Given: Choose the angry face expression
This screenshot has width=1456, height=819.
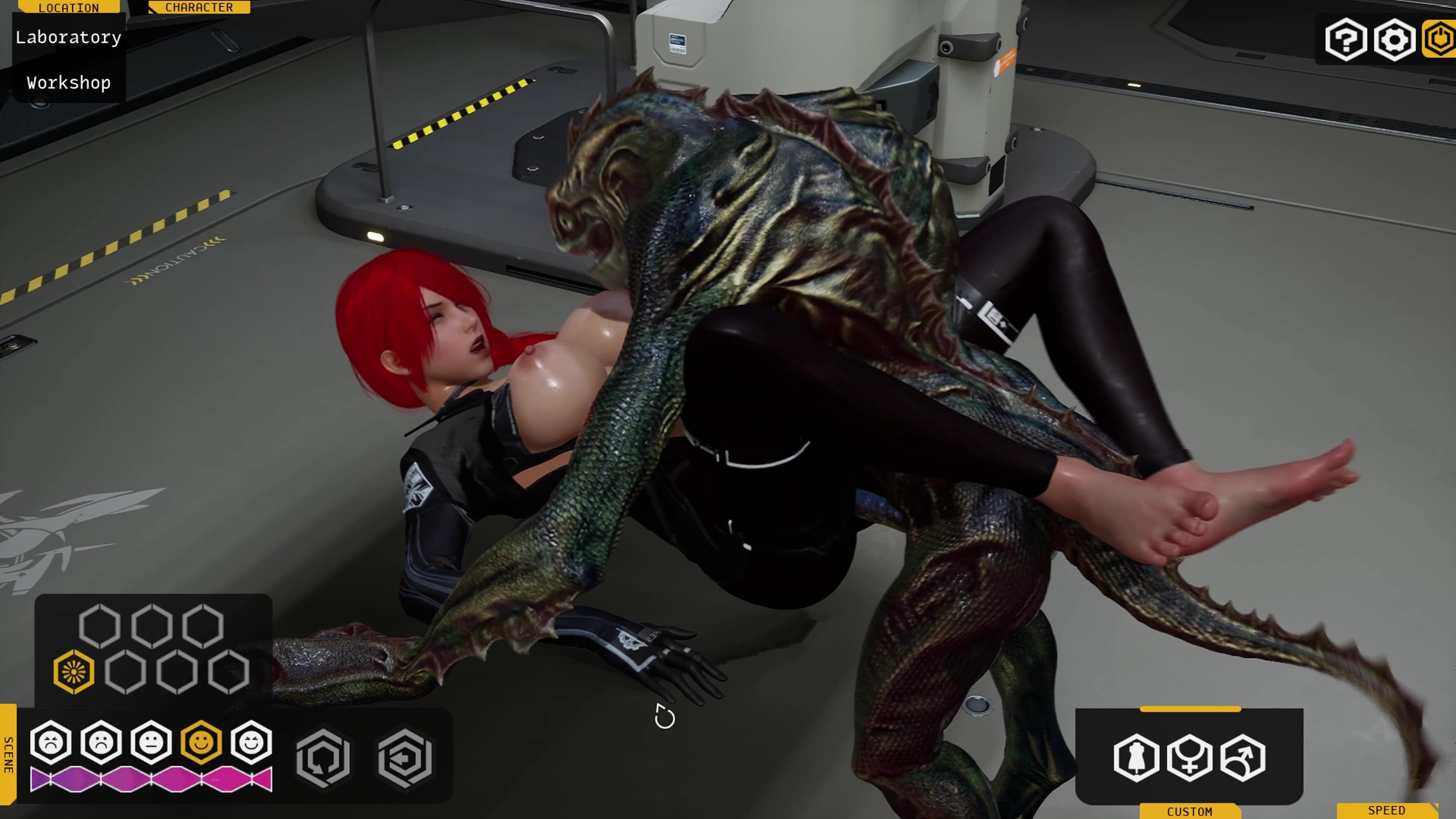Looking at the screenshot, I should 51,742.
